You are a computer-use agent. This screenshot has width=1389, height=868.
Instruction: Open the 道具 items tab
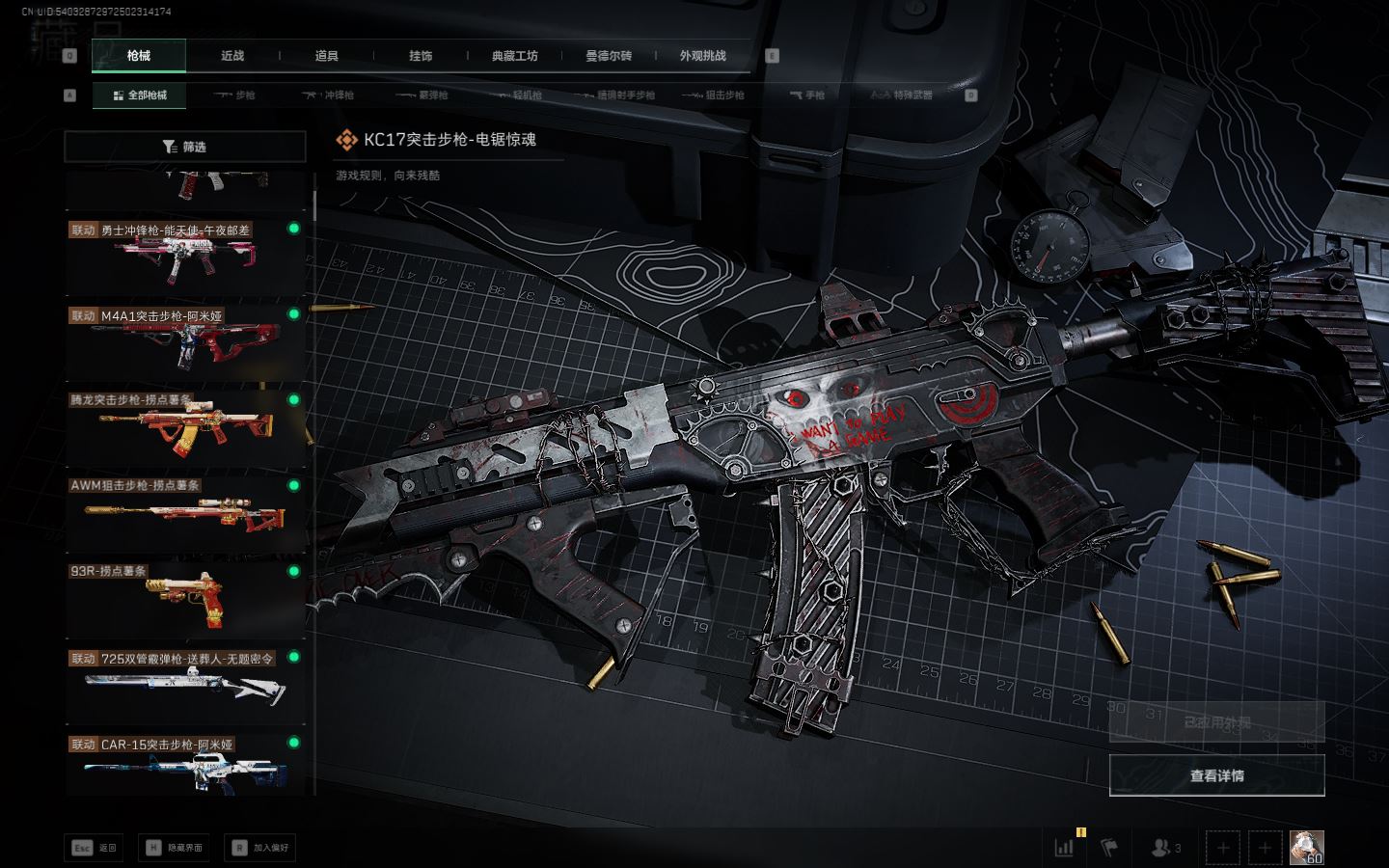(x=327, y=56)
